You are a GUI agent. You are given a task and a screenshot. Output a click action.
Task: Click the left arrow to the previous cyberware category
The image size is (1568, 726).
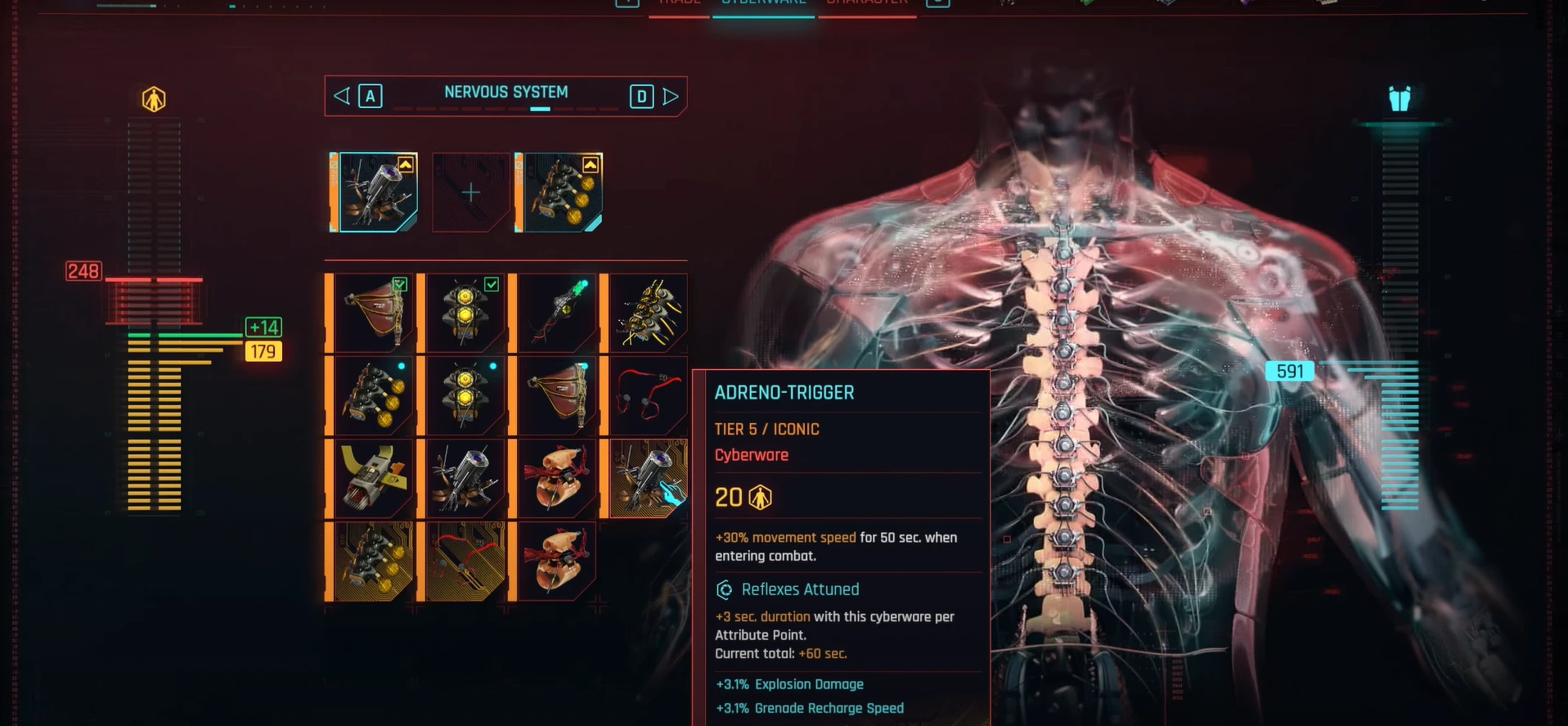point(340,96)
